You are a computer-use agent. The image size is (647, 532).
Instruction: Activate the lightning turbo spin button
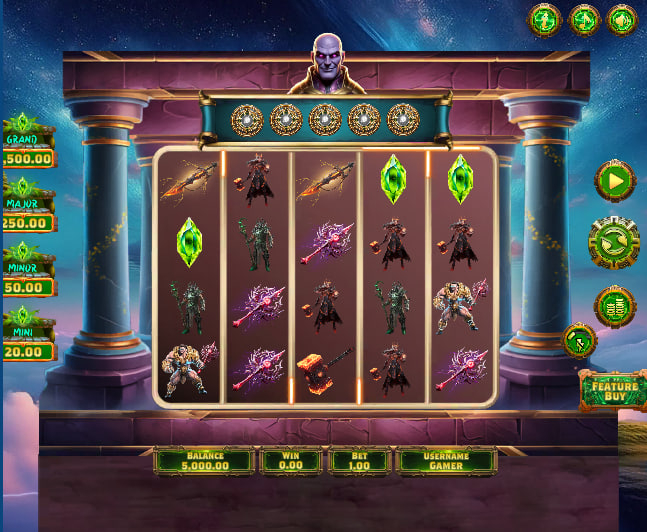pos(580,341)
